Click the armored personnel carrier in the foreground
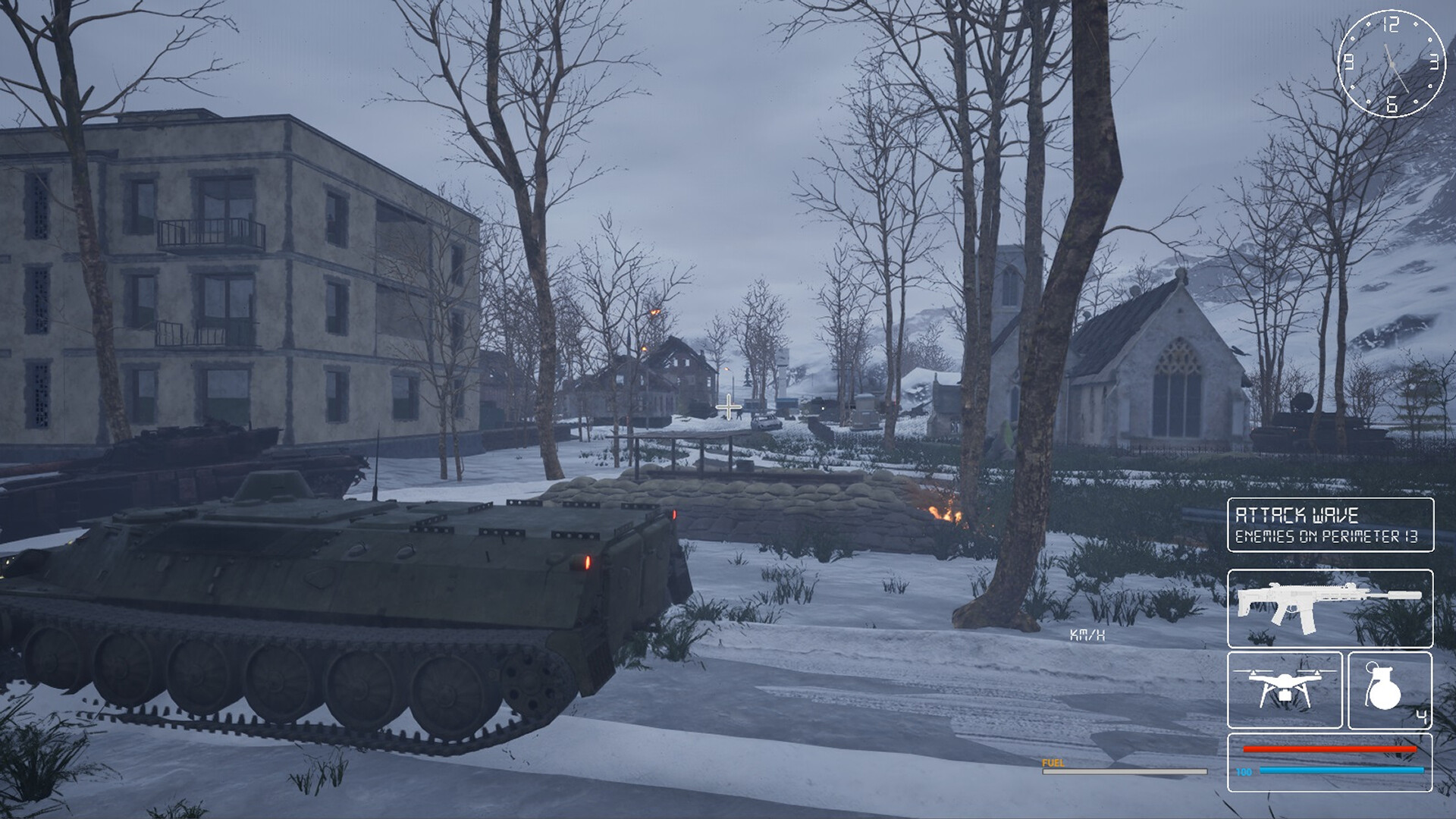Viewport: 1456px width, 819px height. (341, 599)
